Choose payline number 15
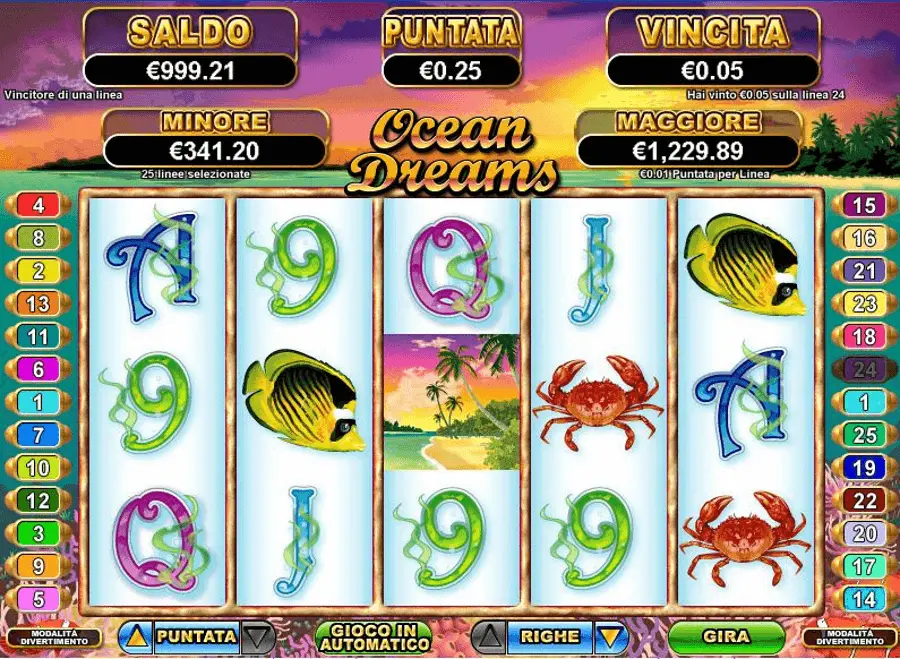900x659 pixels. [864, 206]
